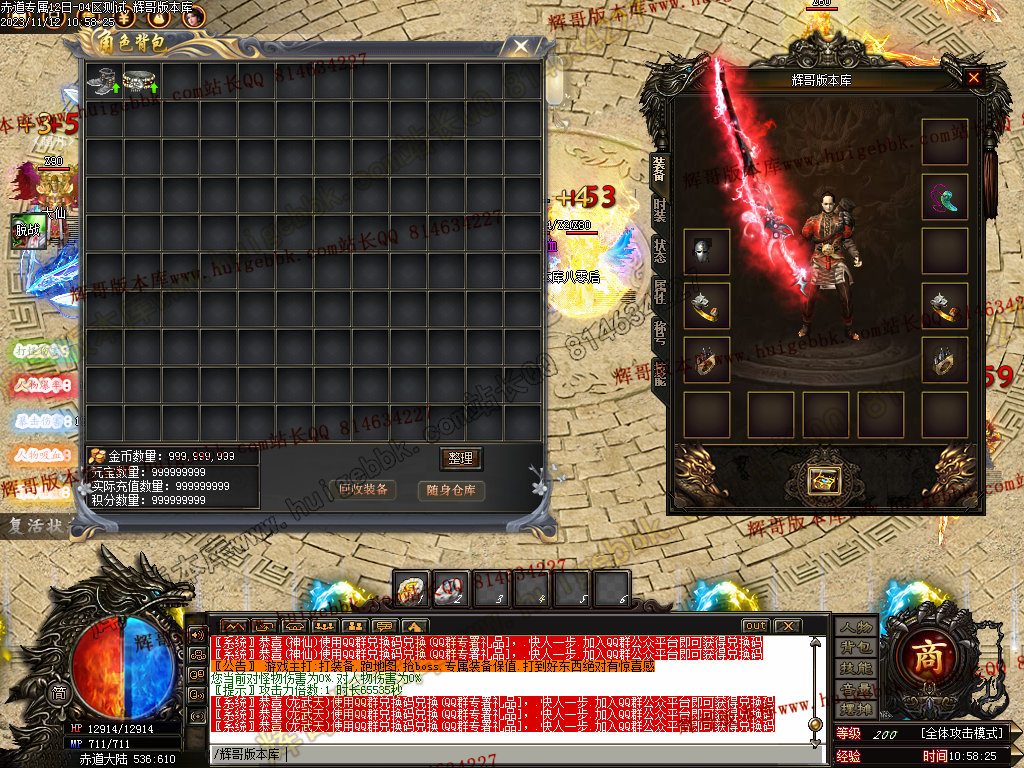Close the character equipment panel
Image resolution: width=1024 pixels, height=768 pixels.
pos(973,78)
